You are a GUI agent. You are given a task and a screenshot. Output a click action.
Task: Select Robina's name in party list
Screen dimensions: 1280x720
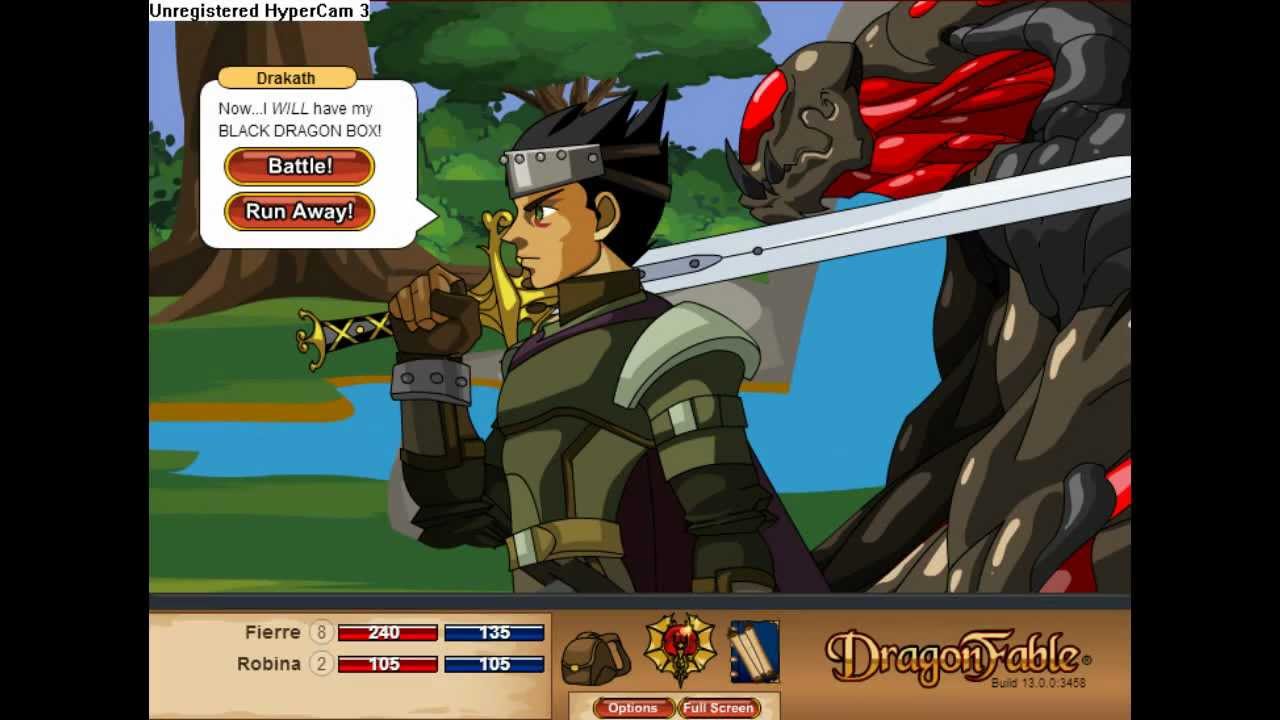[x=271, y=663]
